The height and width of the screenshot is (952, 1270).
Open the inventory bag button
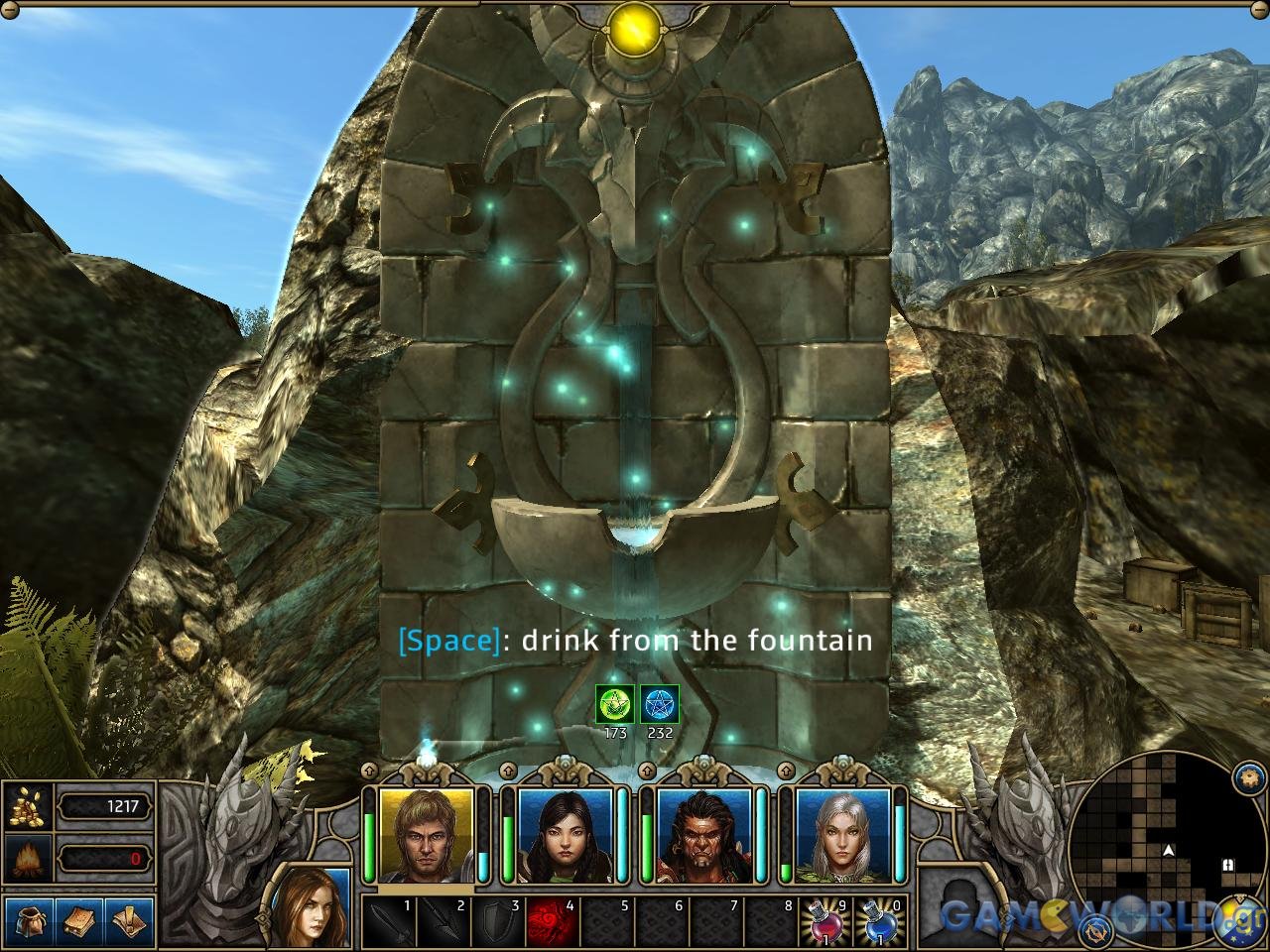(29, 922)
